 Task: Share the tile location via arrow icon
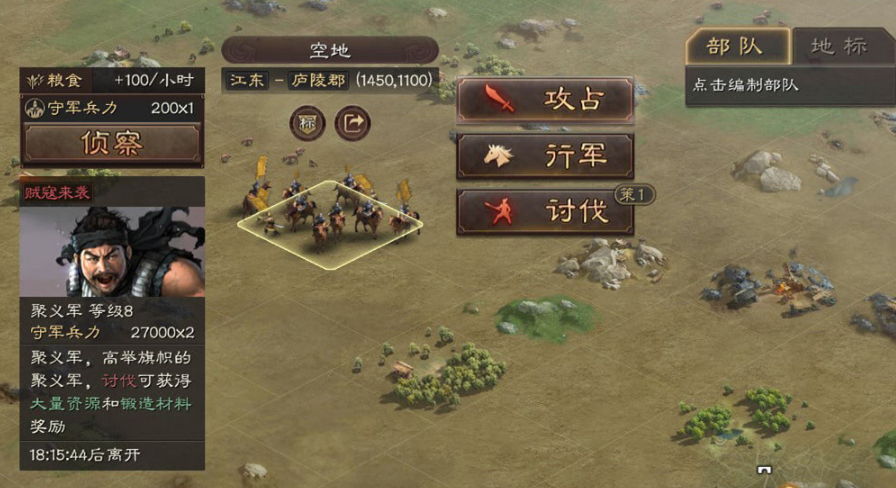pyautogui.click(x=352, y=124)
